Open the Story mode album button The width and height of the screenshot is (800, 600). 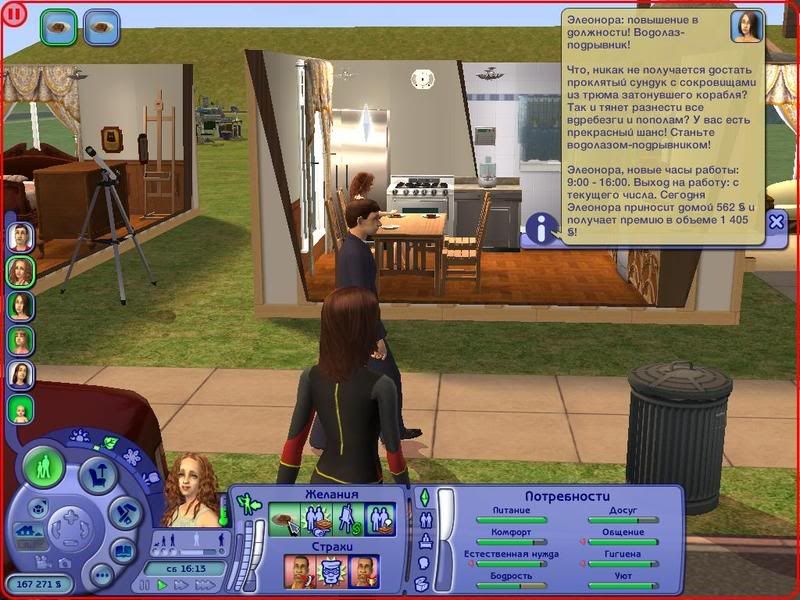tap(123, 549)
